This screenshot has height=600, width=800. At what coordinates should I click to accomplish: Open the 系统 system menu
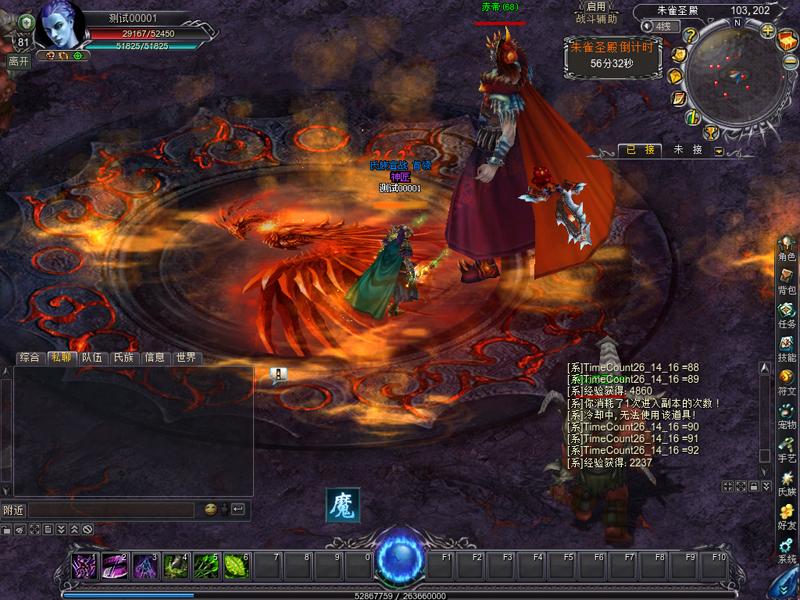pos(787,550)
